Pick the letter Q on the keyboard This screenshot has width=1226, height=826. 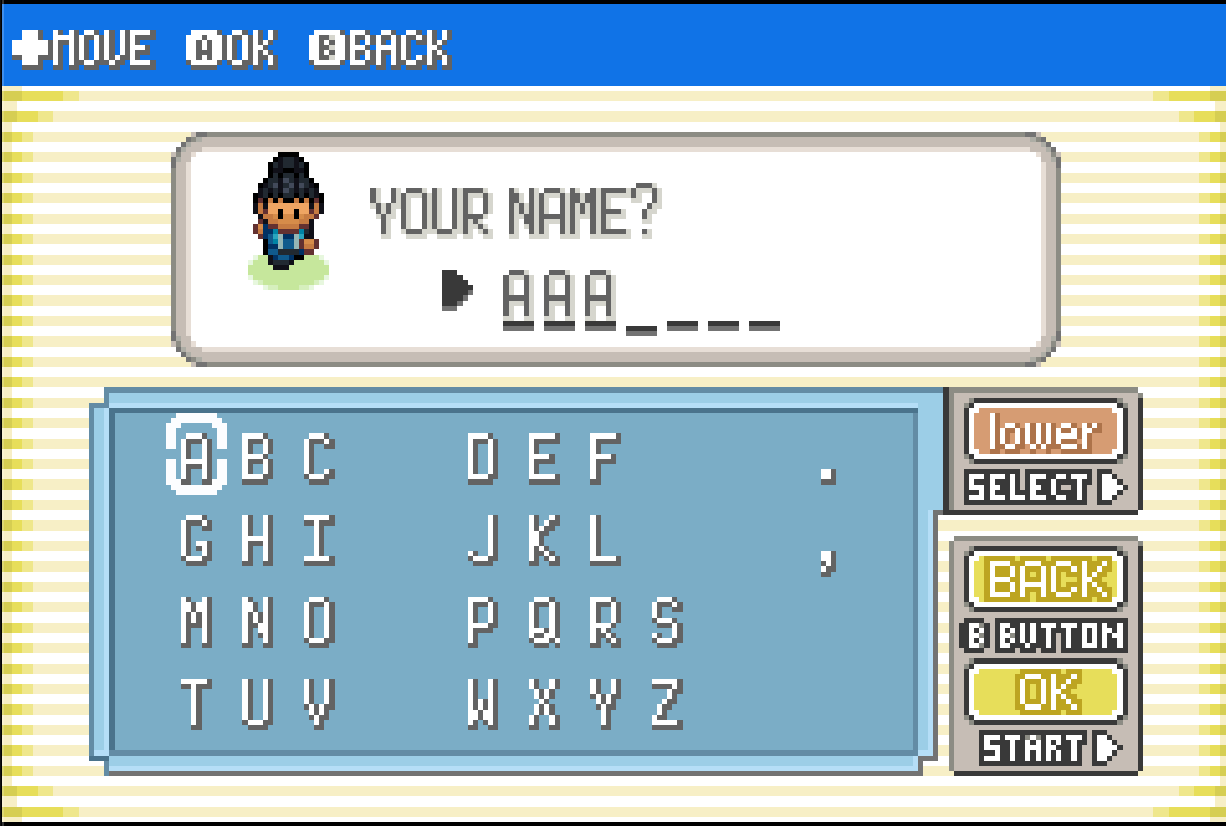543,622
